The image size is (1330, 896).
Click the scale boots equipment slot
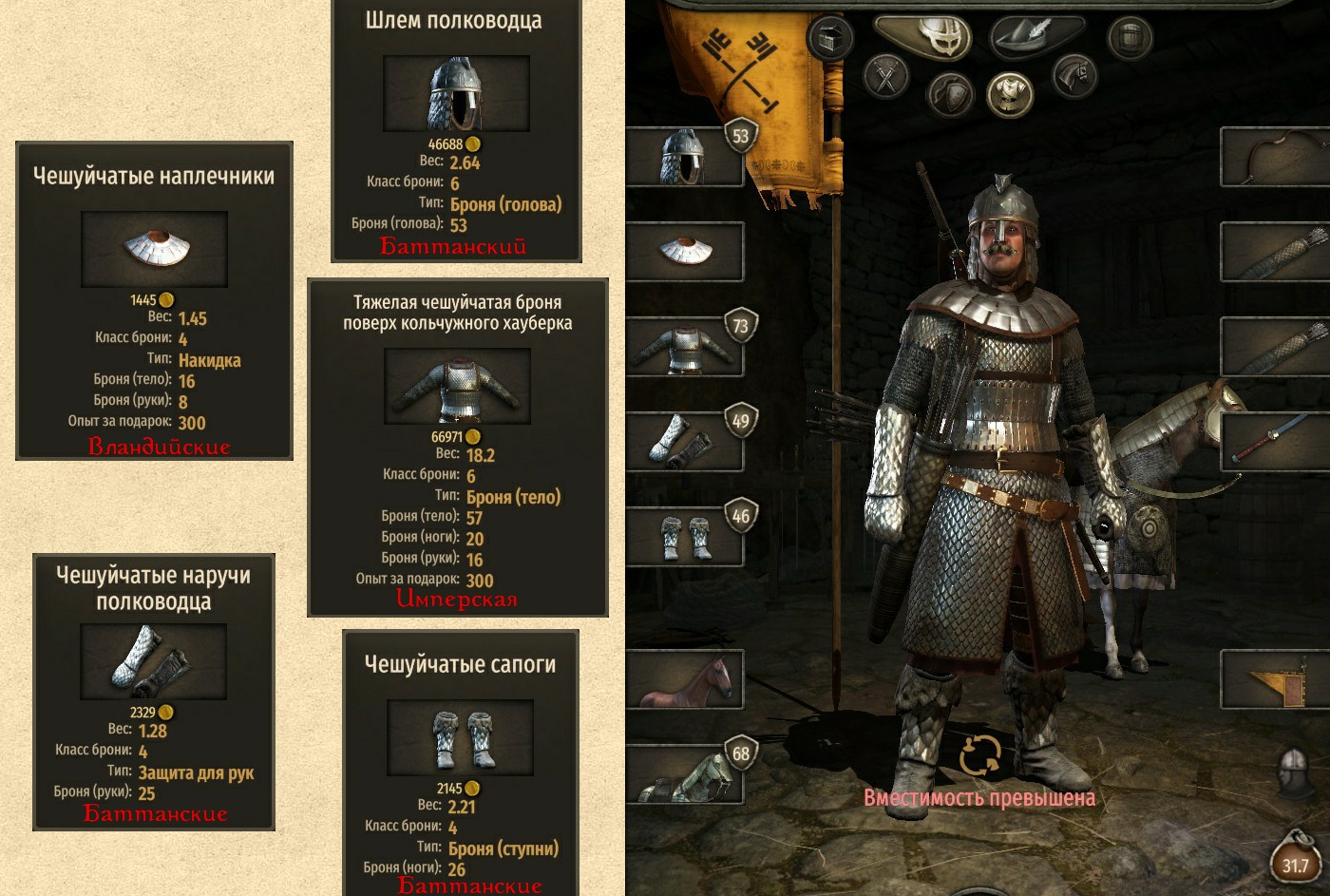coord(684,536)
